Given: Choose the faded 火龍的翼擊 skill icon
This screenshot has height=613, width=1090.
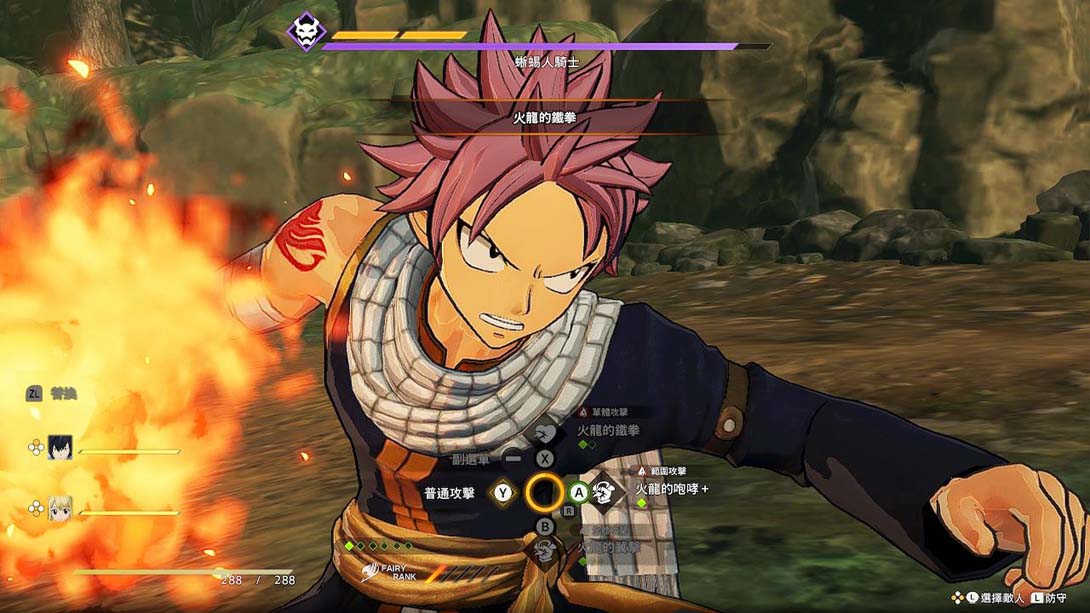Looking at the screenshot, I should 545,550.
